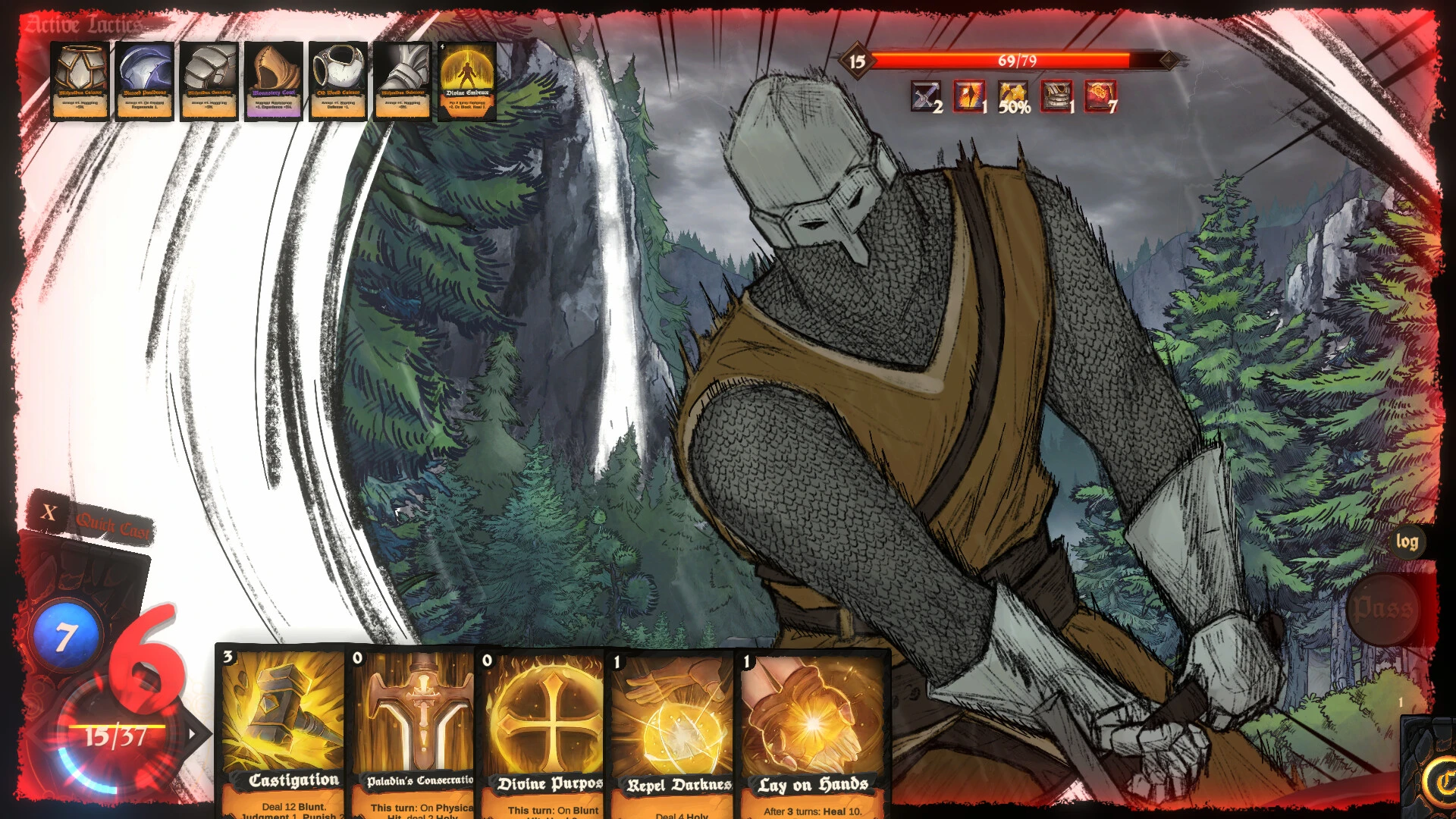Click the Michaeldan Sabatons armor icon

point(402,80)
